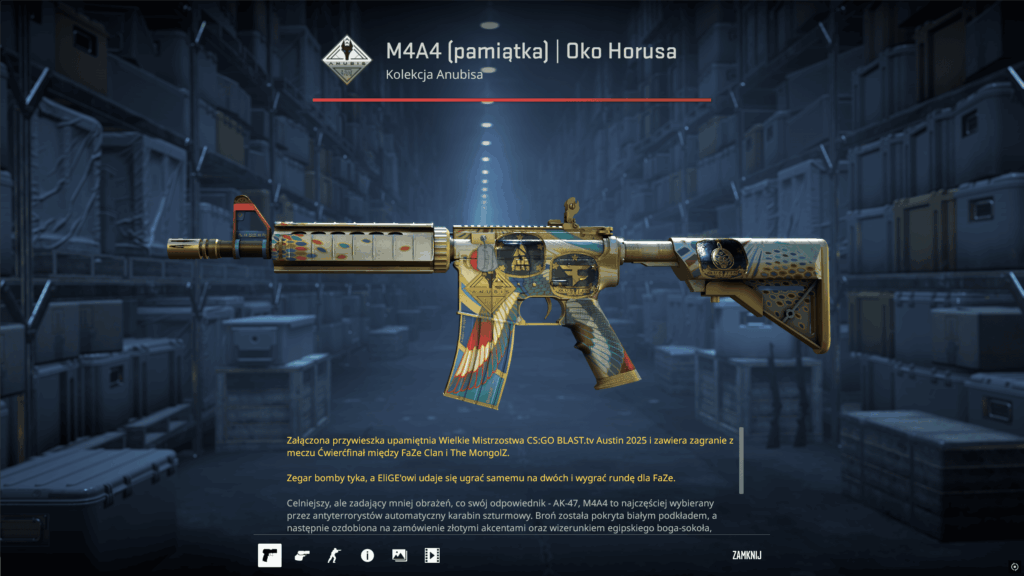Viewport: 1024px width, 576px height.
Task: Open the item info circle icon
Action: 367,554
